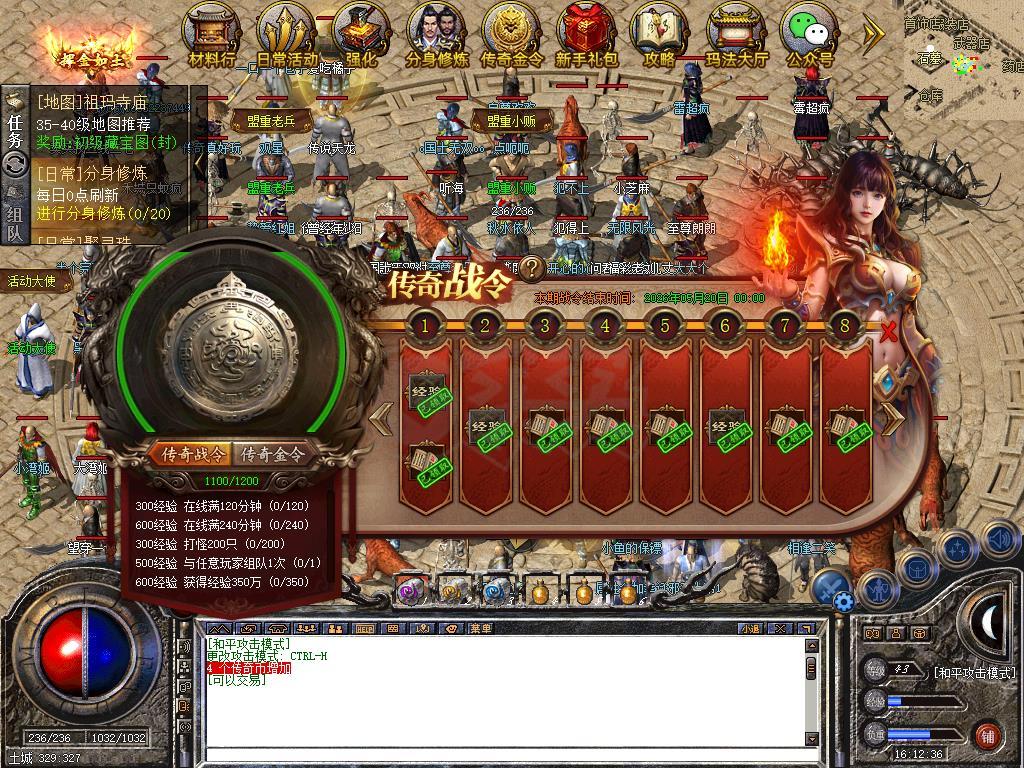Open the 攻略 guide book icon

[x=659, y=36]
